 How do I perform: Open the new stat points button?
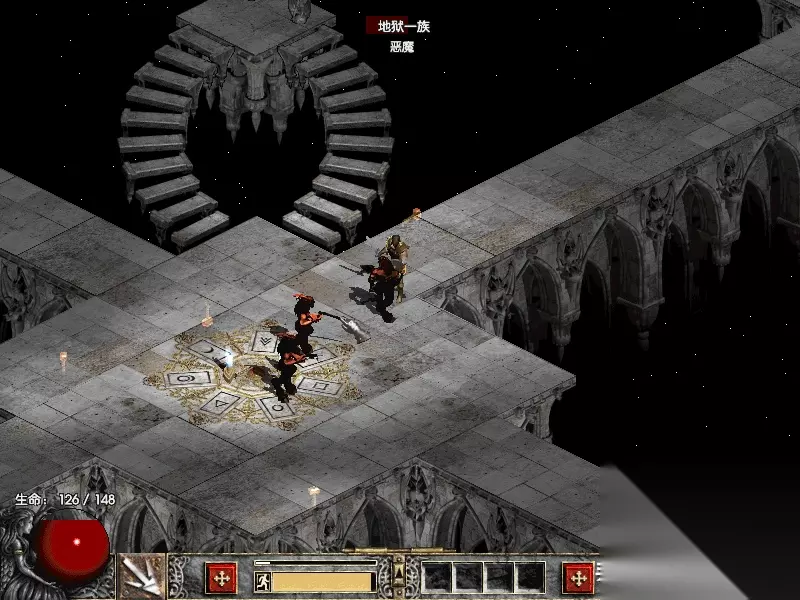[x=220, y=577]
